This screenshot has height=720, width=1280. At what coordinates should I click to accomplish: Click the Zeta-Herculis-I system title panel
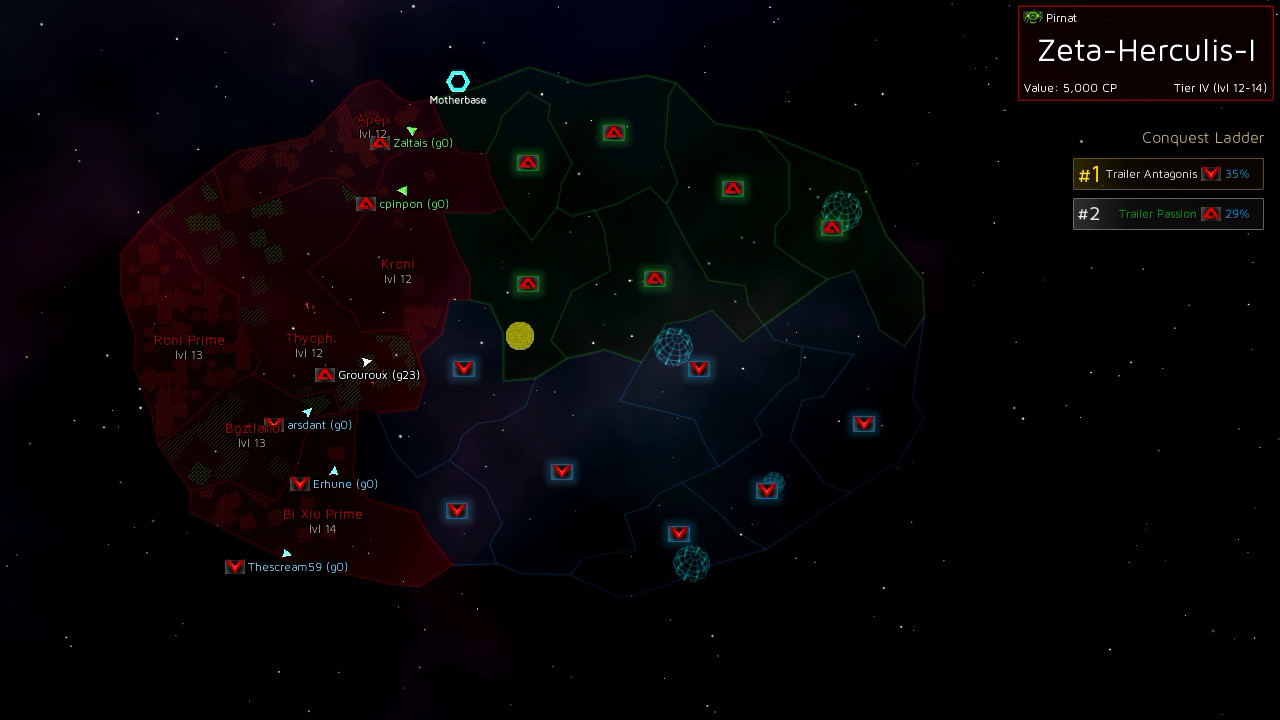tap(1145, 52)
